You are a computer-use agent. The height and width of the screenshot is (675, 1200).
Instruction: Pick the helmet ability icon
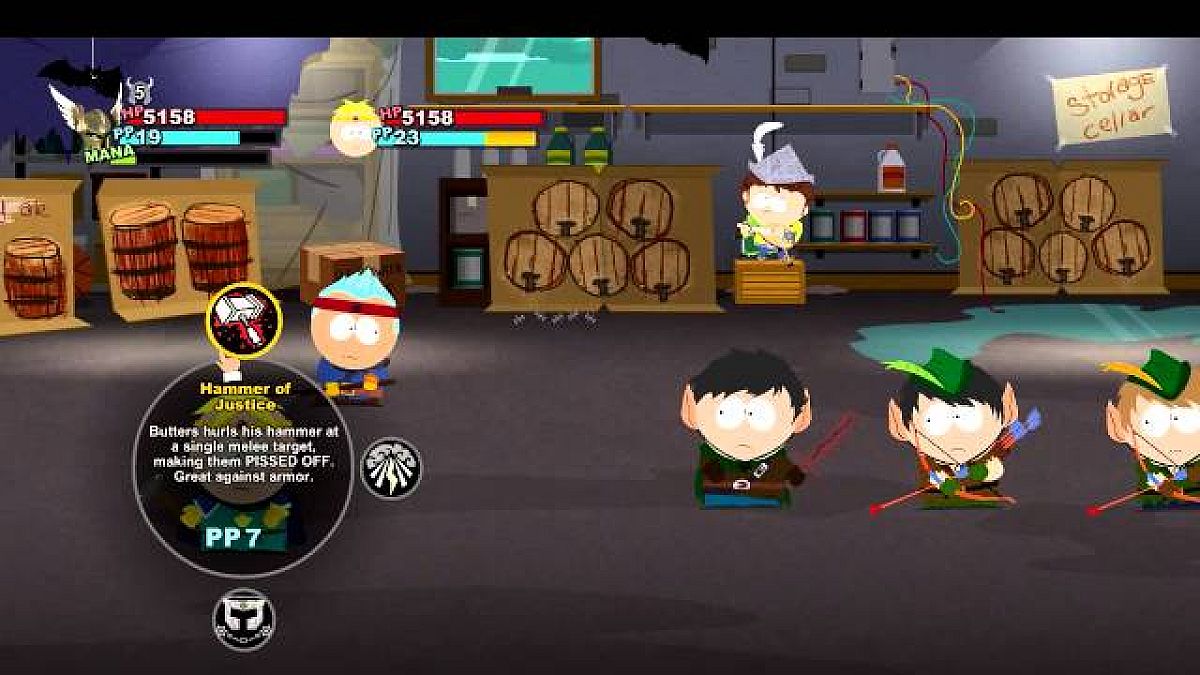(x=243, y=617)
